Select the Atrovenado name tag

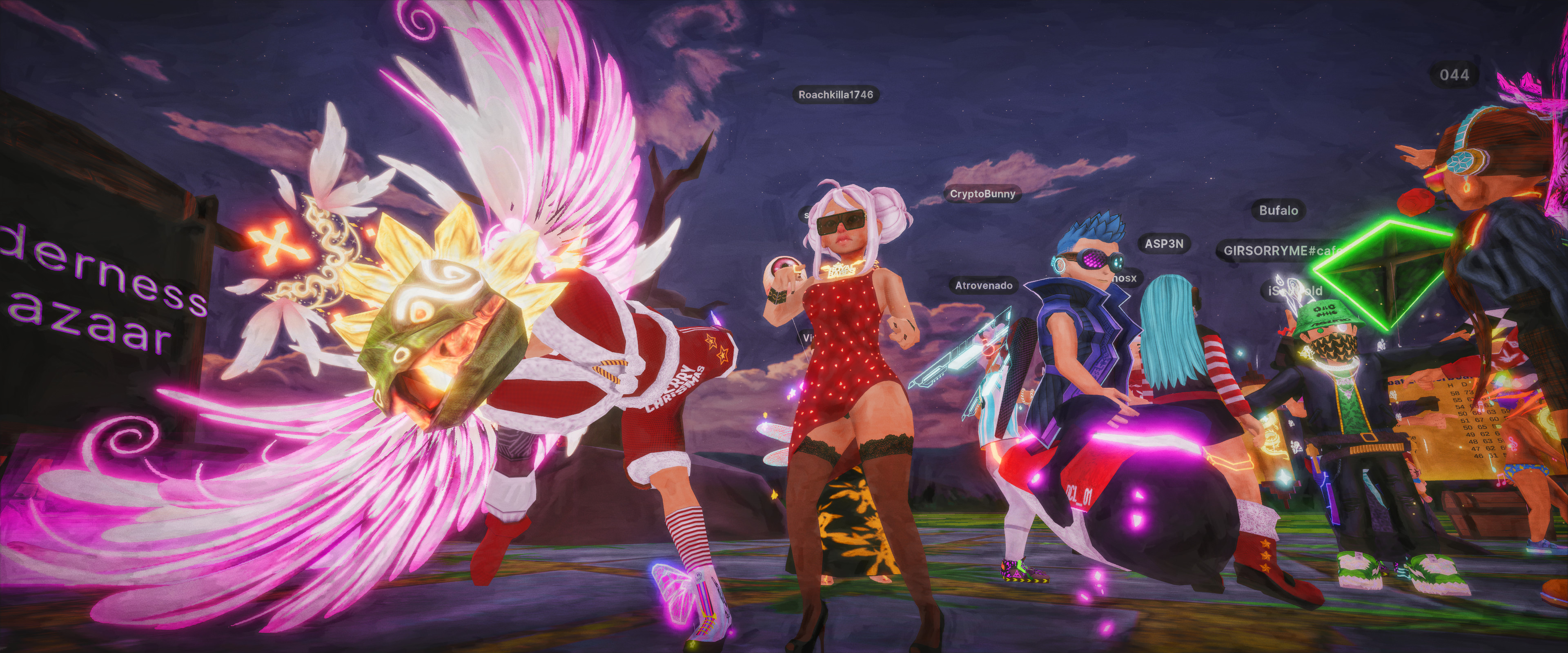984,285
